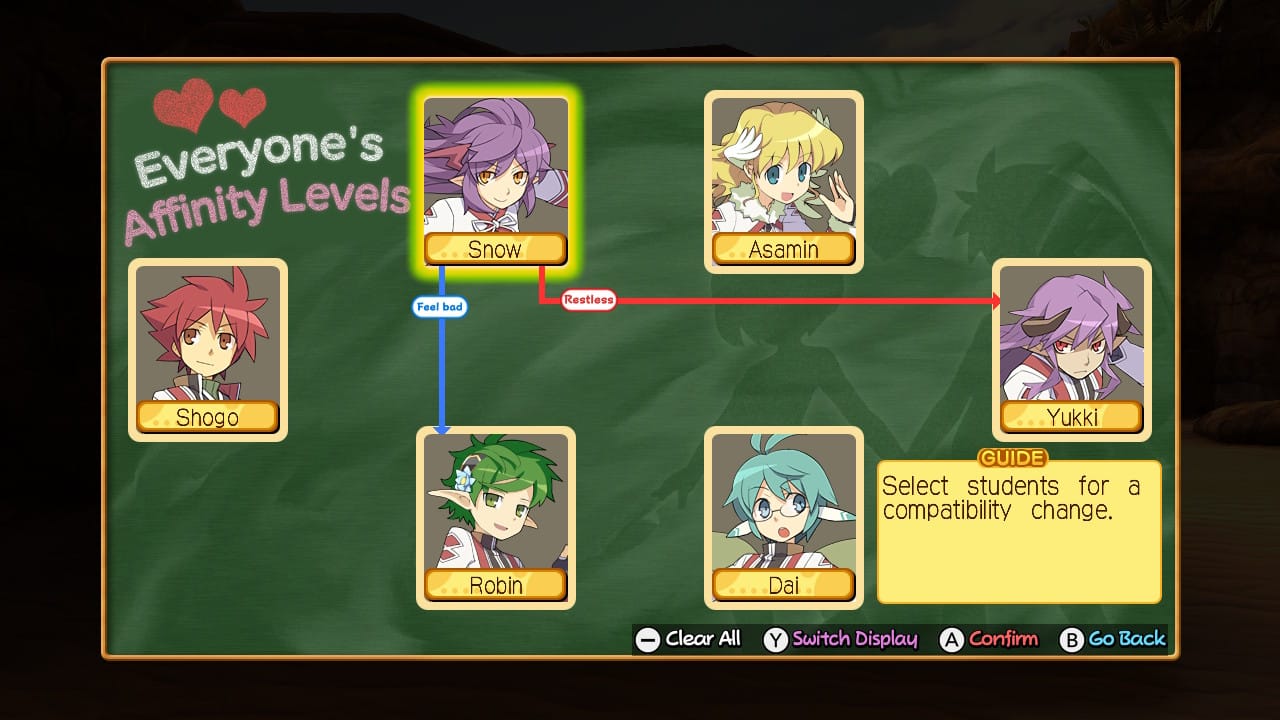Viewport: 1280px width, 720px height.
Task: Select the Dai student card
Action: pos(783,517)
